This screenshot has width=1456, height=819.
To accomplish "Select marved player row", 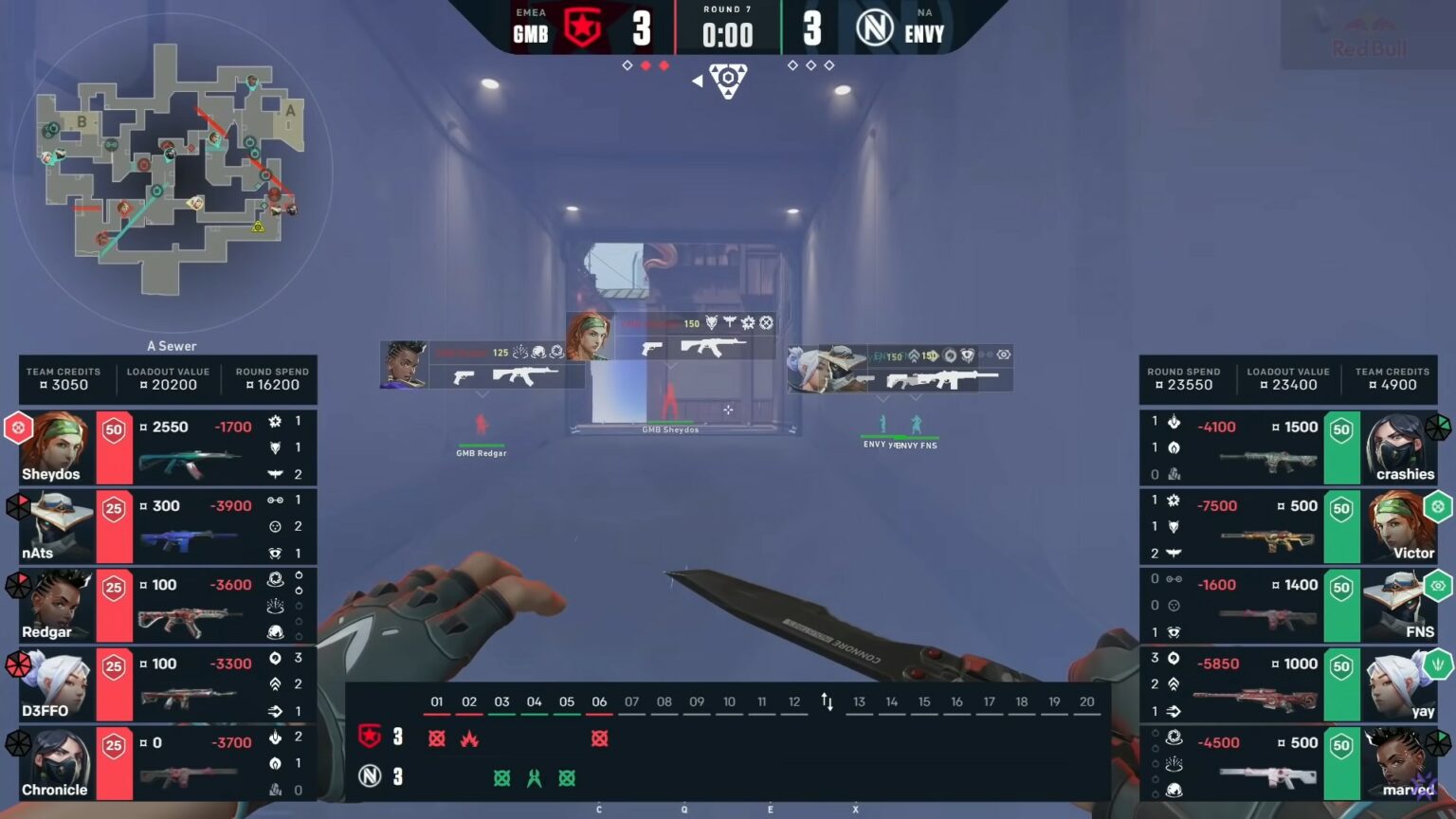I will click(1289, 763).
